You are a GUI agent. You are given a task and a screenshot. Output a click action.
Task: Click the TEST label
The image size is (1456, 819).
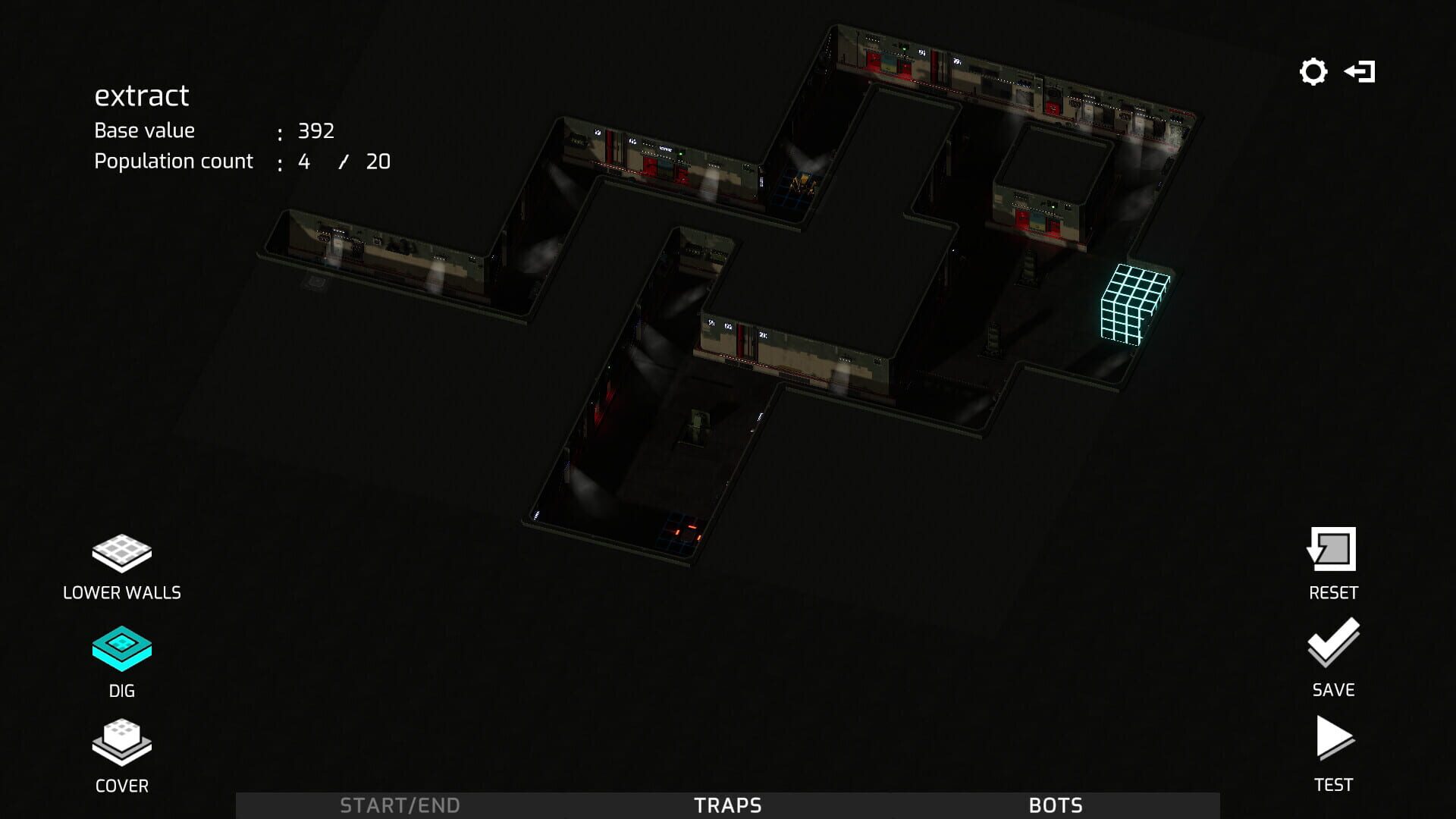tap(1332, 786)
